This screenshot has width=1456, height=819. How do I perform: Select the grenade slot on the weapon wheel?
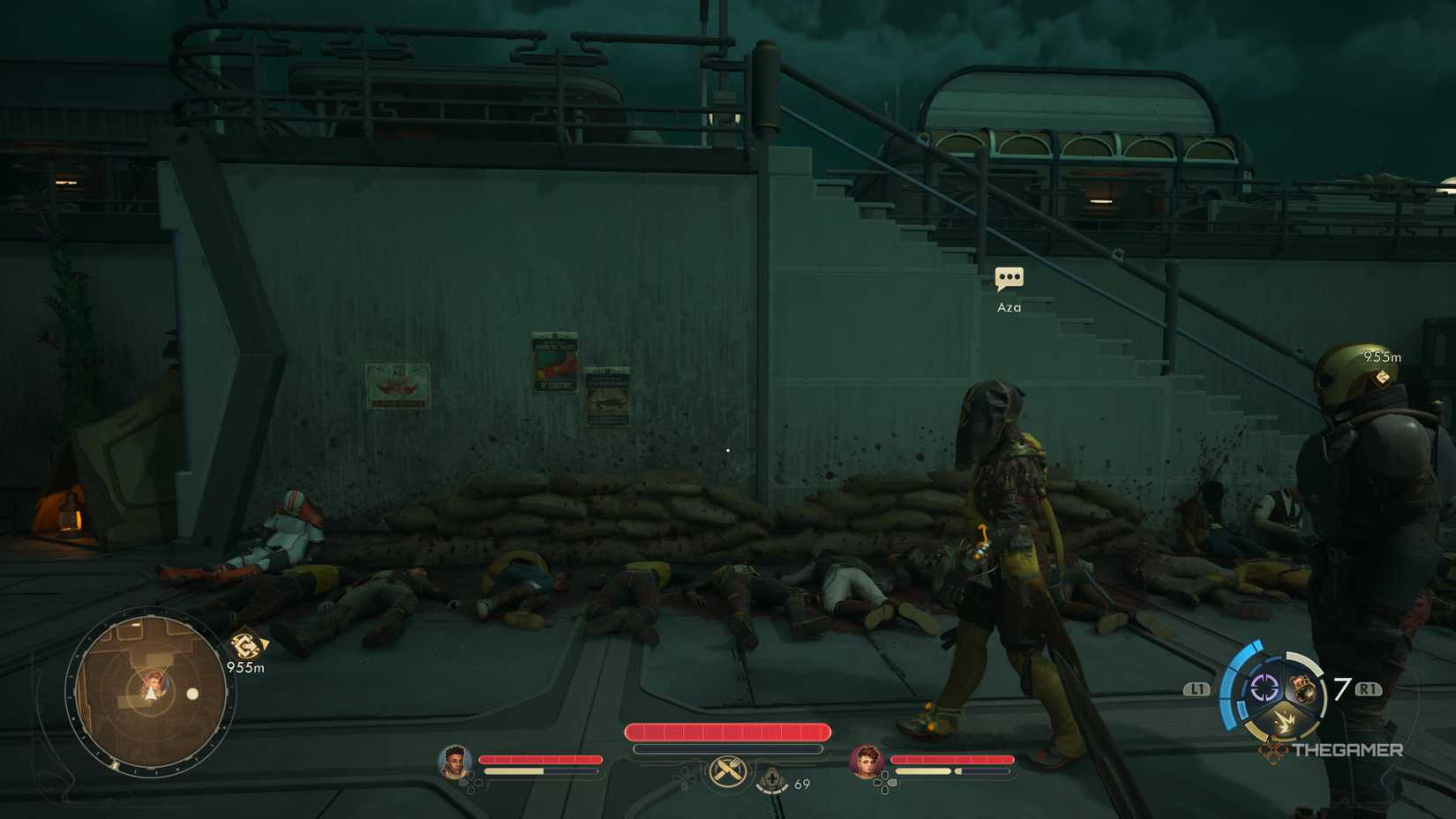point(1302,687)
